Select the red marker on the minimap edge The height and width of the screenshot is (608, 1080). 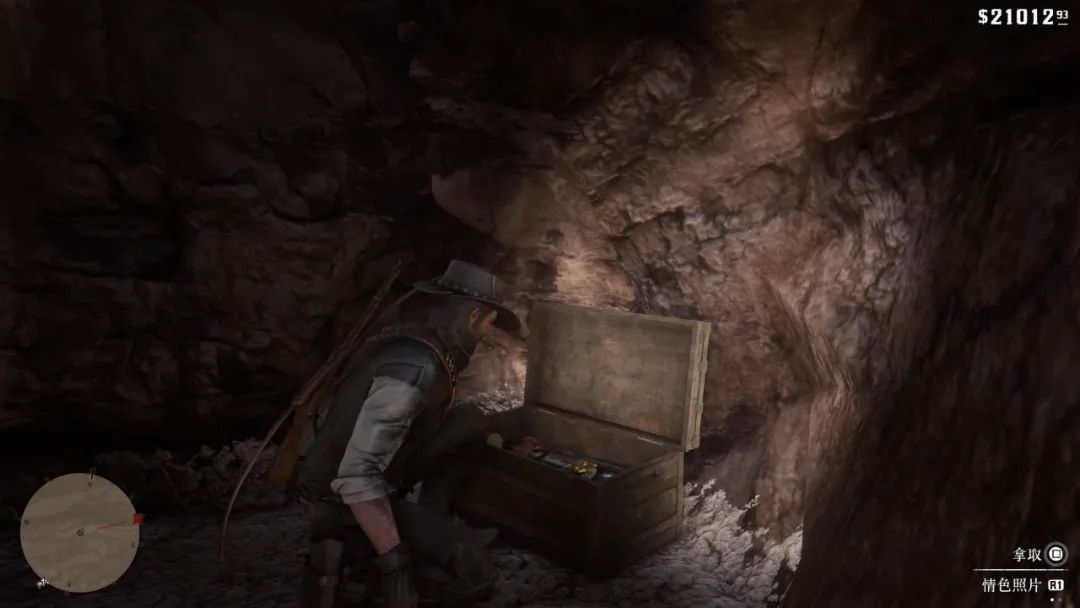click(138, 519)
